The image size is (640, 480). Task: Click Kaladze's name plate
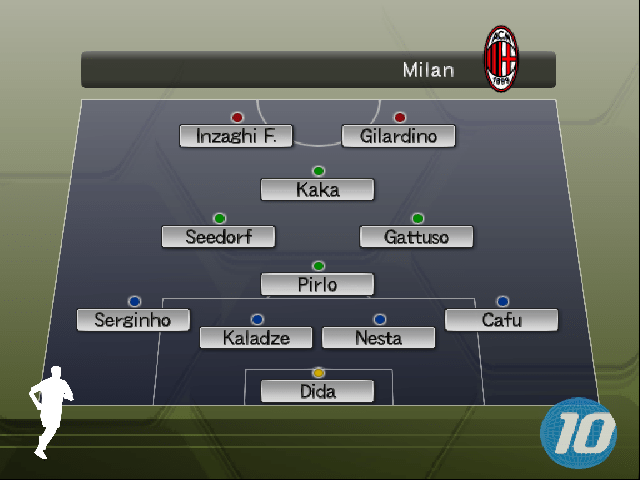(256, 338)
